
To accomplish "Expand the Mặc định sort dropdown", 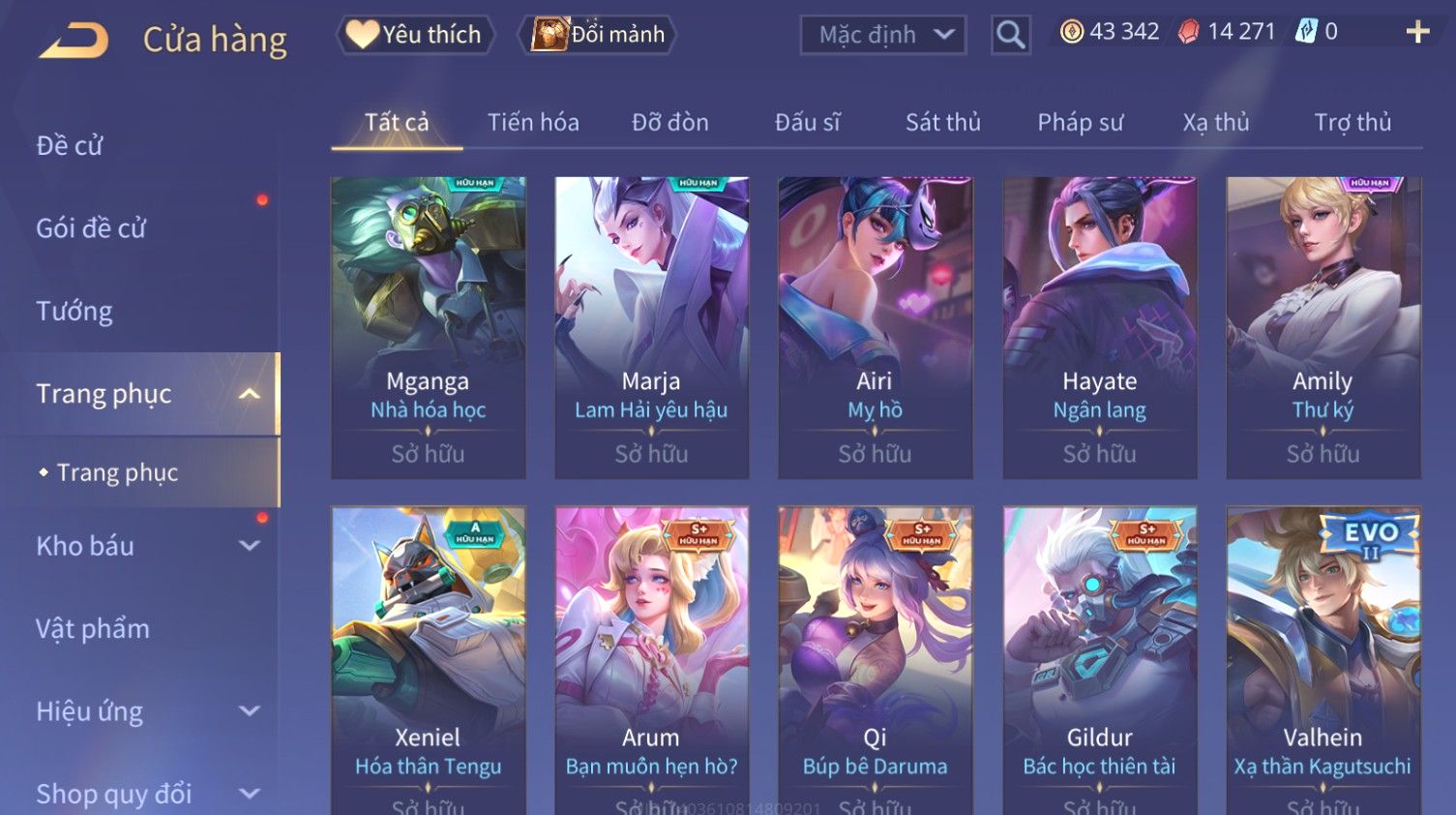I will [883, 36].
